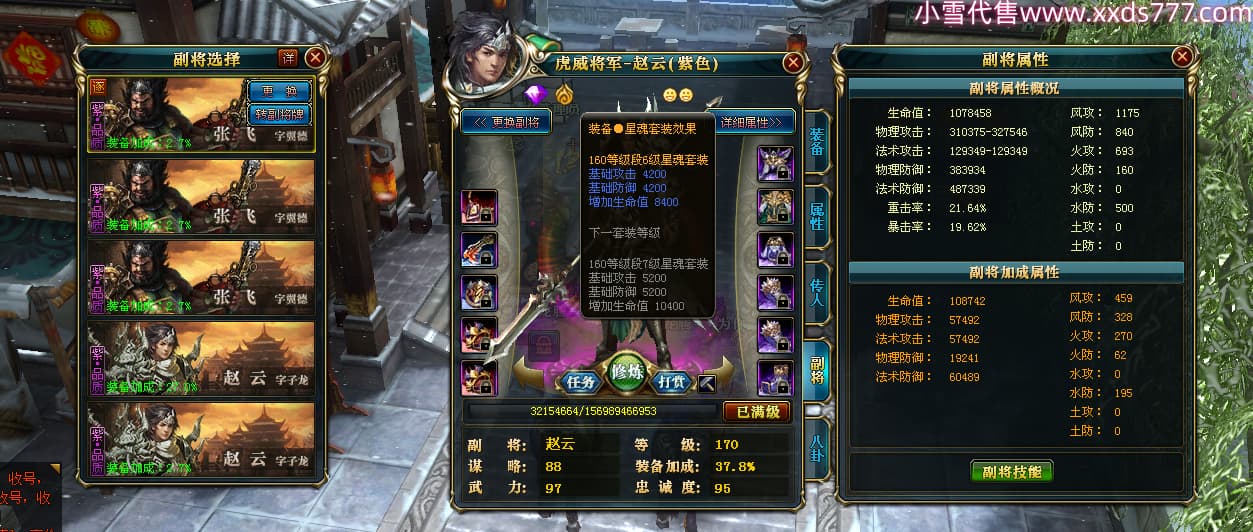1253x532 pixels.
Task: Click the small arrow icon beside 打赏
Action: point(708,382)
